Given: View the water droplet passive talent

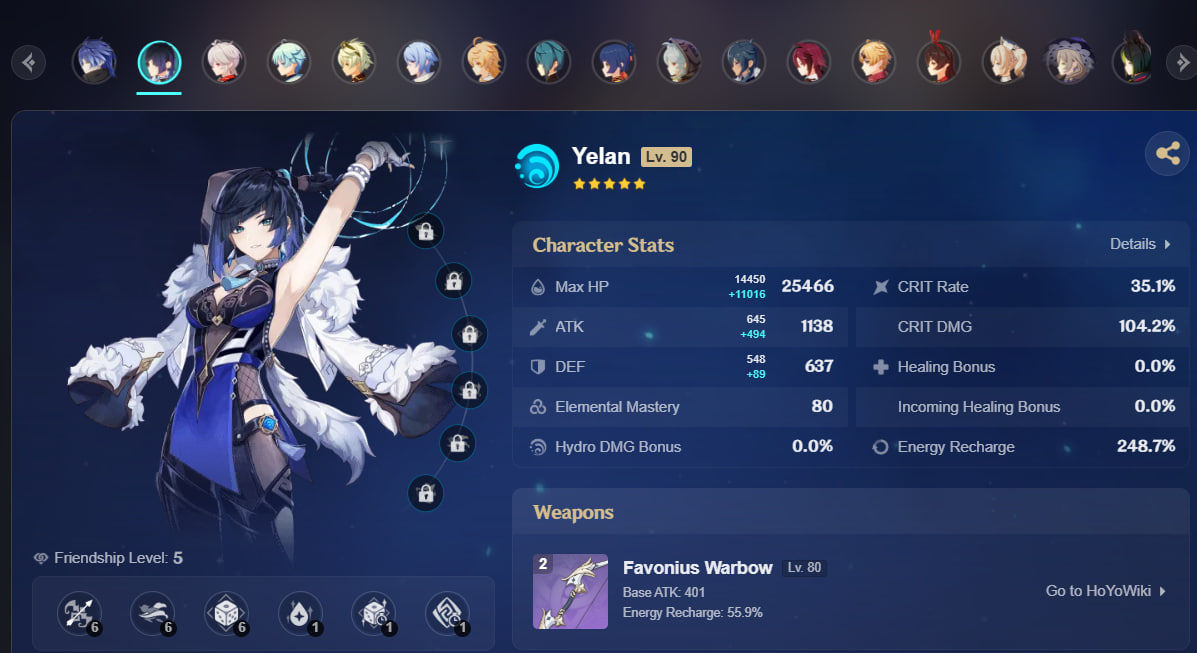Looking at the screenshot, I should coord(300,614).
